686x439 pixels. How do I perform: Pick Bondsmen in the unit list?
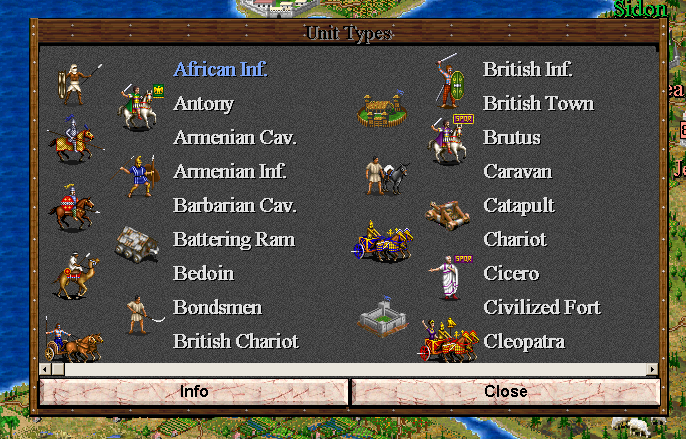(217, 307)
